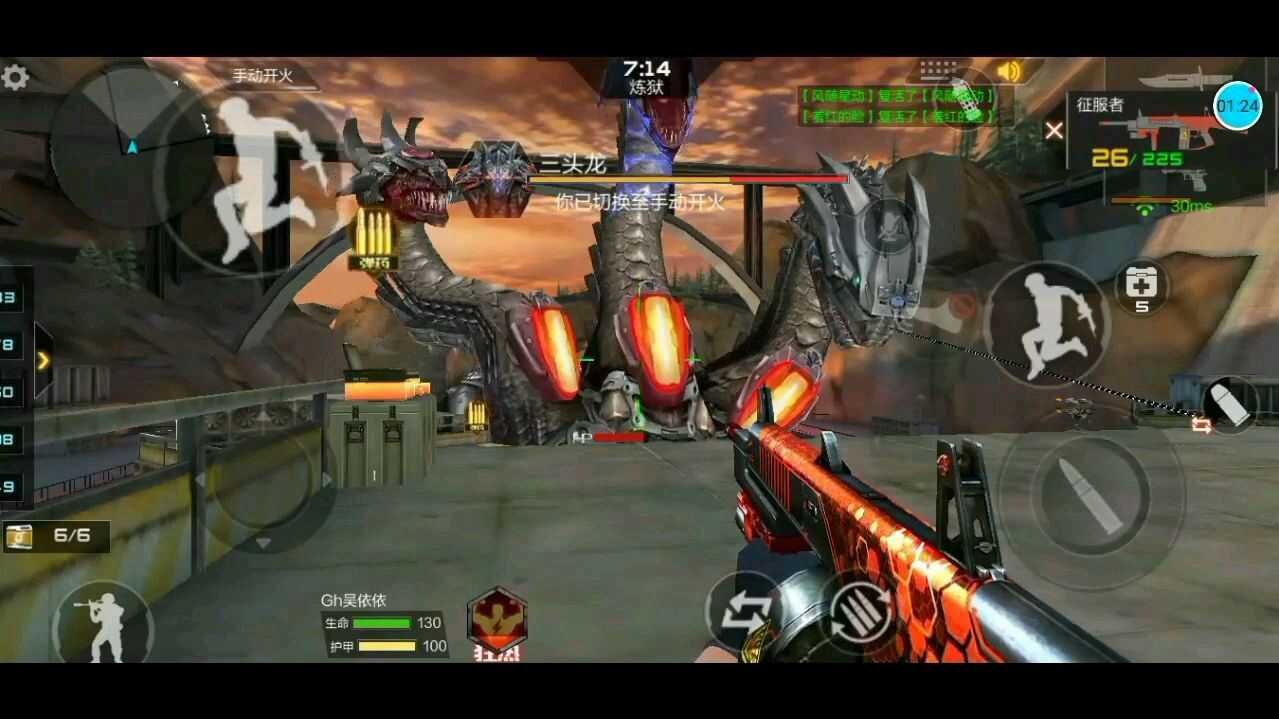The width and height of the screenshot is (1279, 719).
Task: Switch to the combat knife
Action: (1183, 77)
